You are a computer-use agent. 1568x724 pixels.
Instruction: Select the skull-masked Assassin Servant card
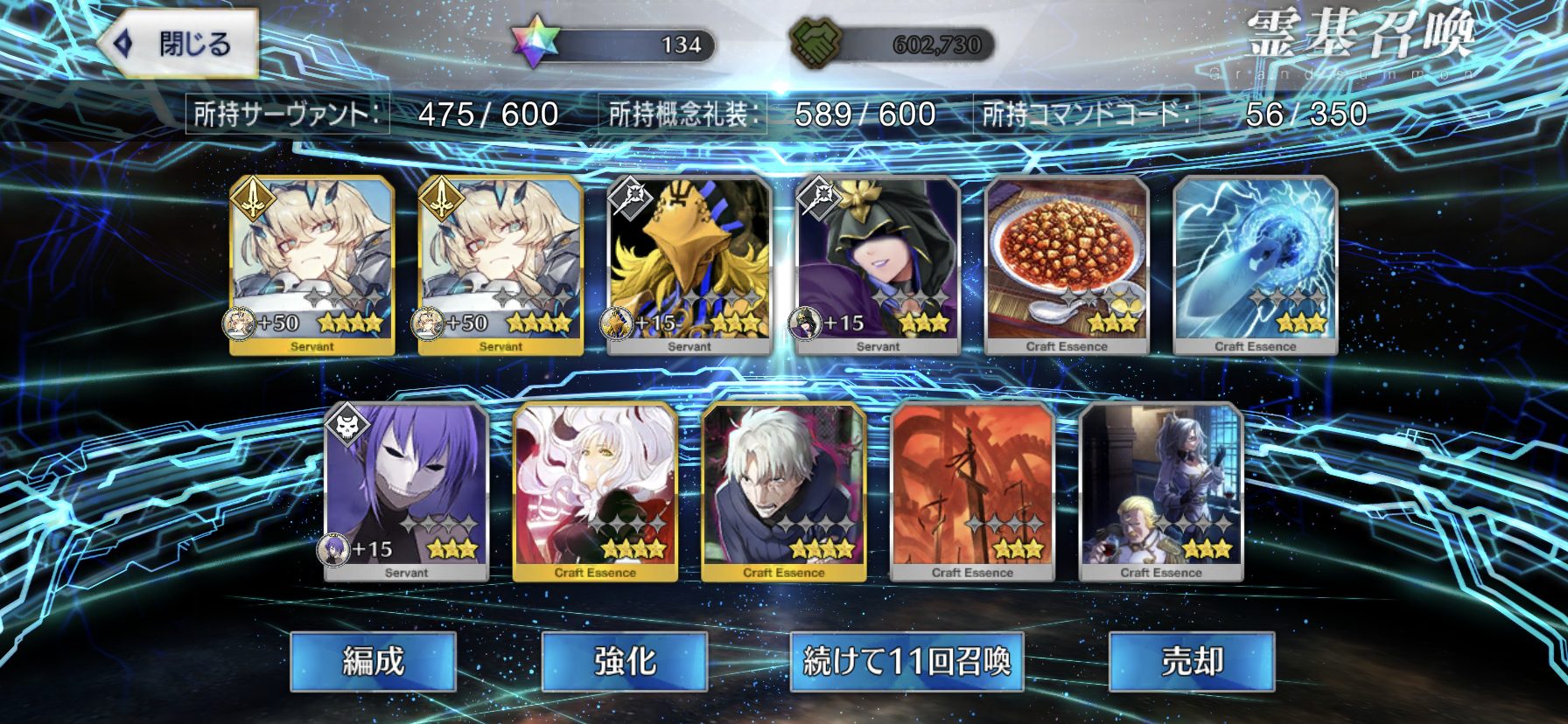tap(406, 491)
